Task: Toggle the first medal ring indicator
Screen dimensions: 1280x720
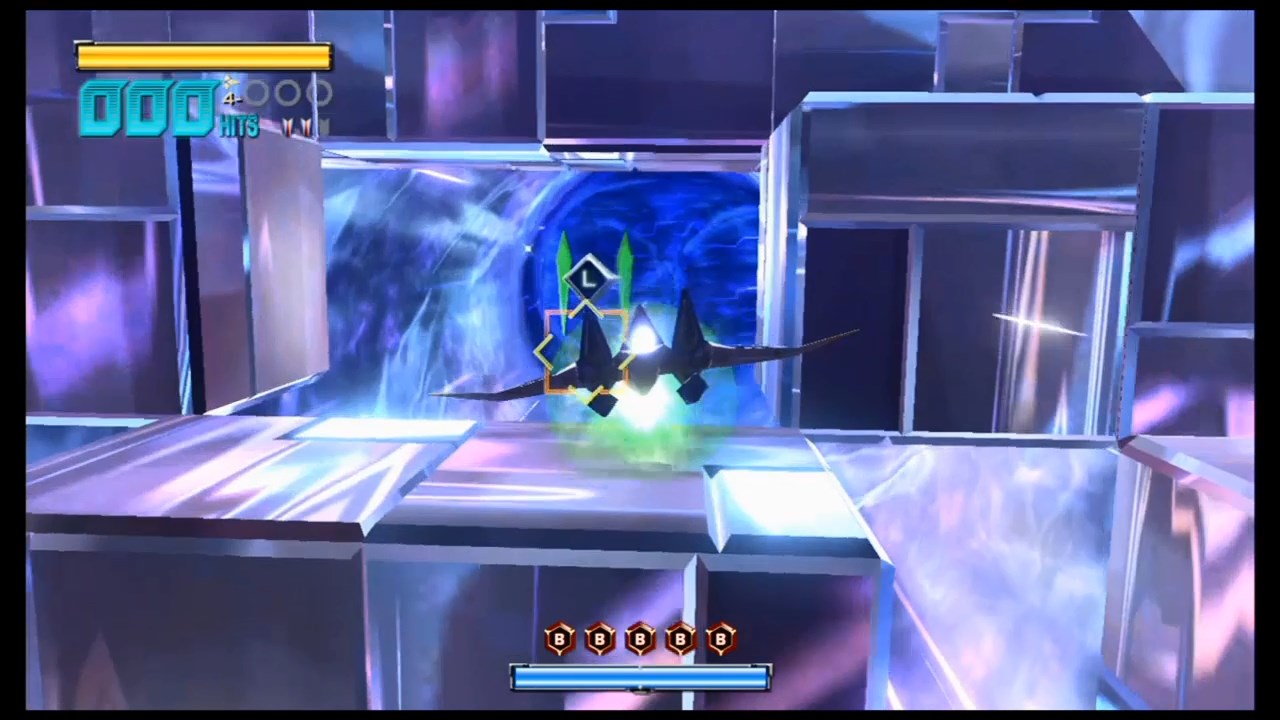Action: pos(258,91)
